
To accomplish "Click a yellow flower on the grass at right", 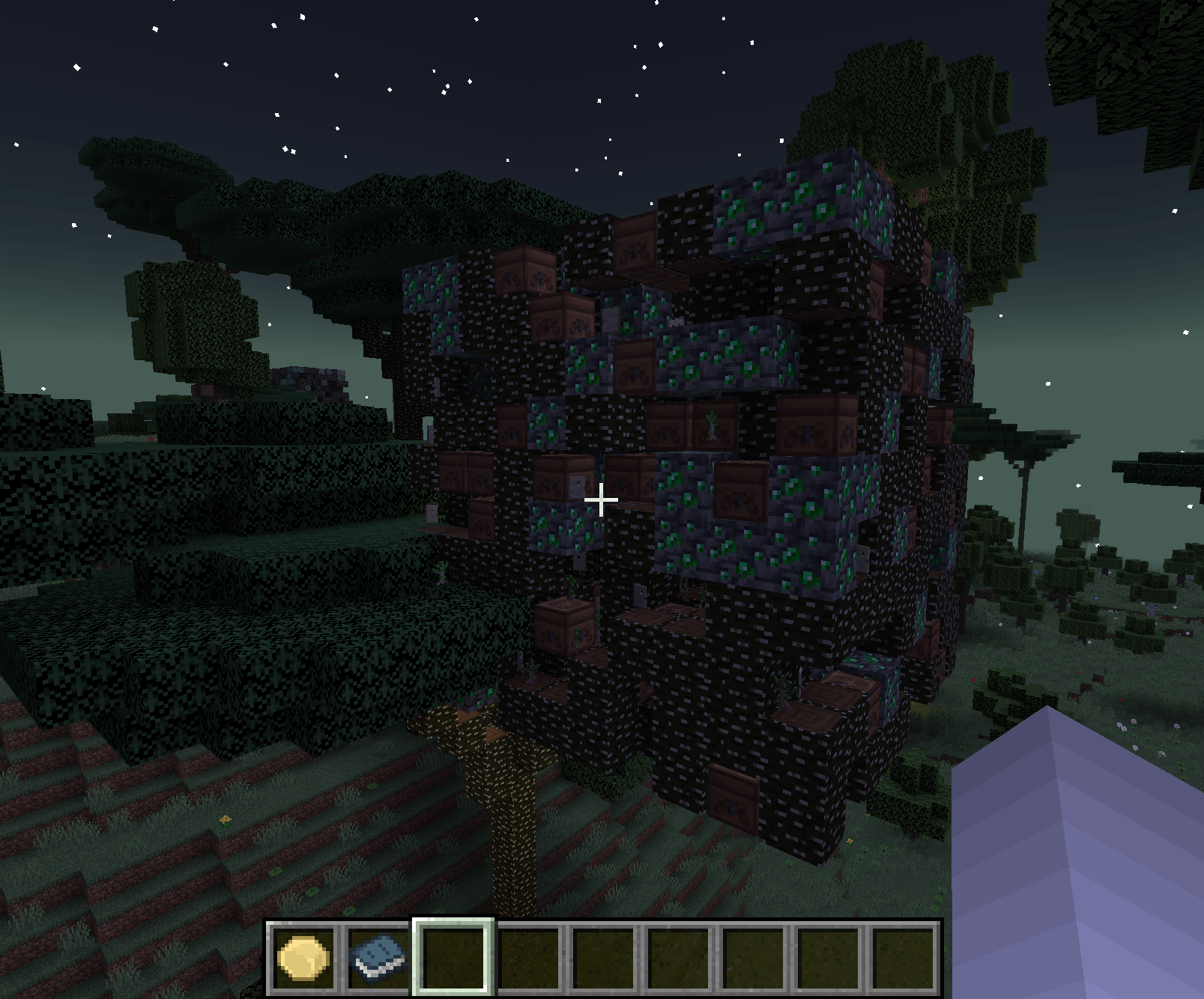I will point(1162,754).
